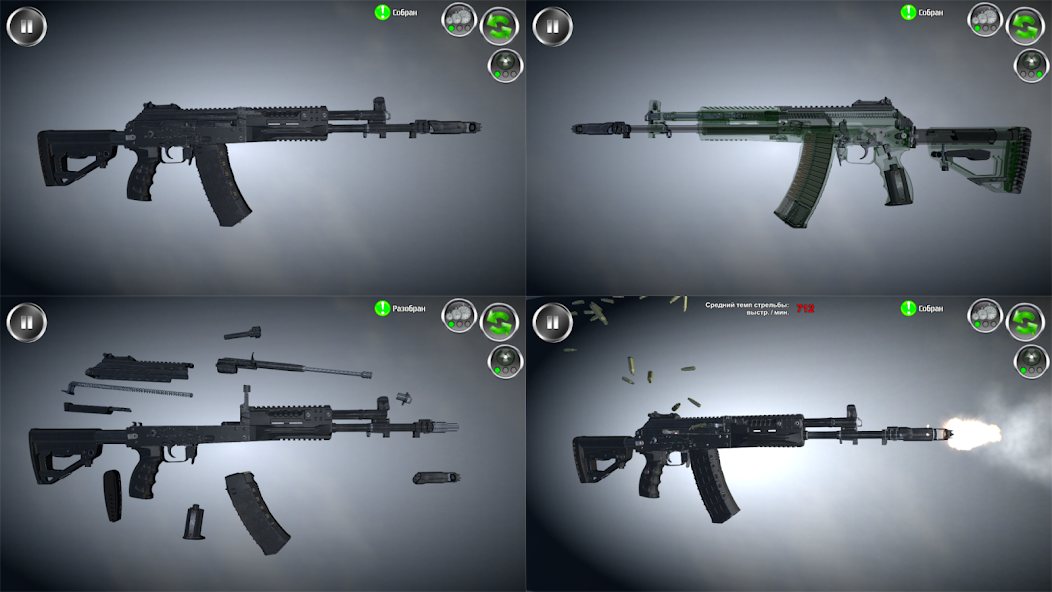Cycle the x-ray view mode in the firing rifle panel
Screen dimensions: 1052x592
coord(1030,362)
